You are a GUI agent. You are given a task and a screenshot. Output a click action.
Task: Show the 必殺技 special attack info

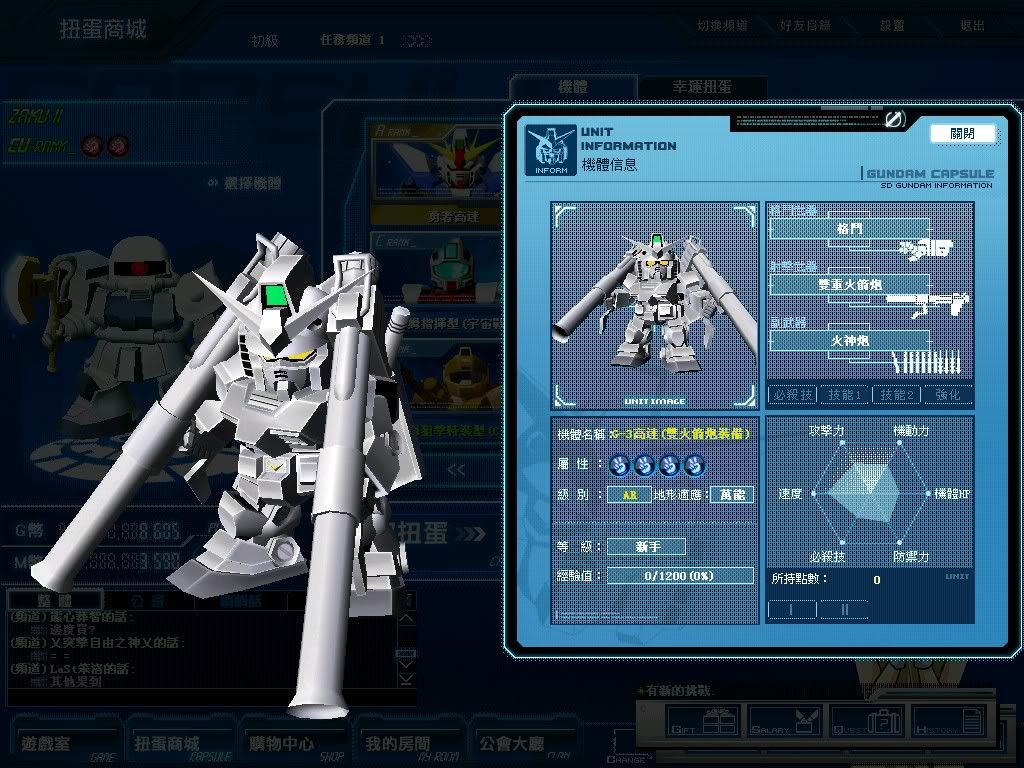(x=792, y=395)
